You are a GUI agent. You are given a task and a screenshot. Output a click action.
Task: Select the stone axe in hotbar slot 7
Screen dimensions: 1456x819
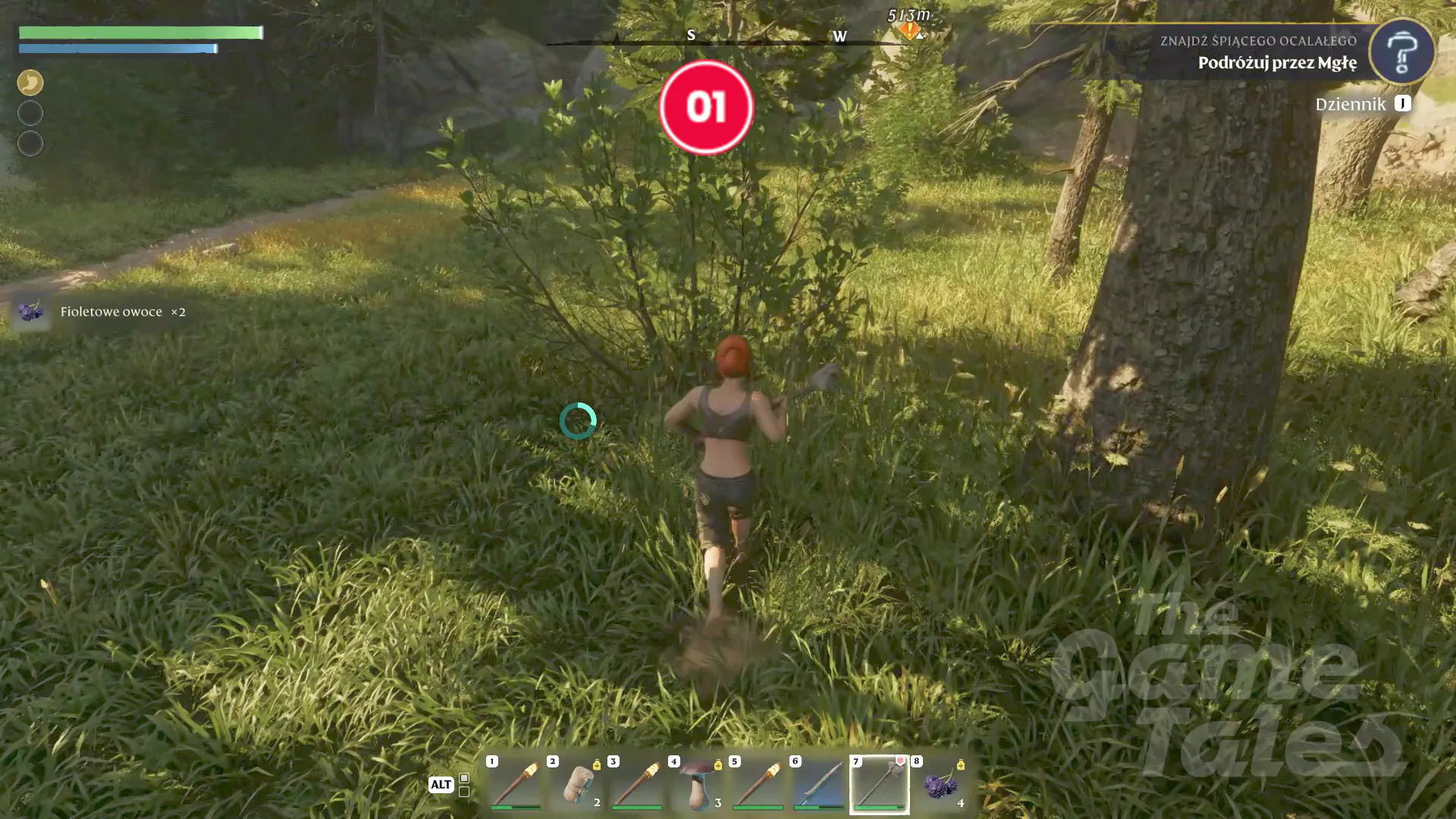point(880,784)
